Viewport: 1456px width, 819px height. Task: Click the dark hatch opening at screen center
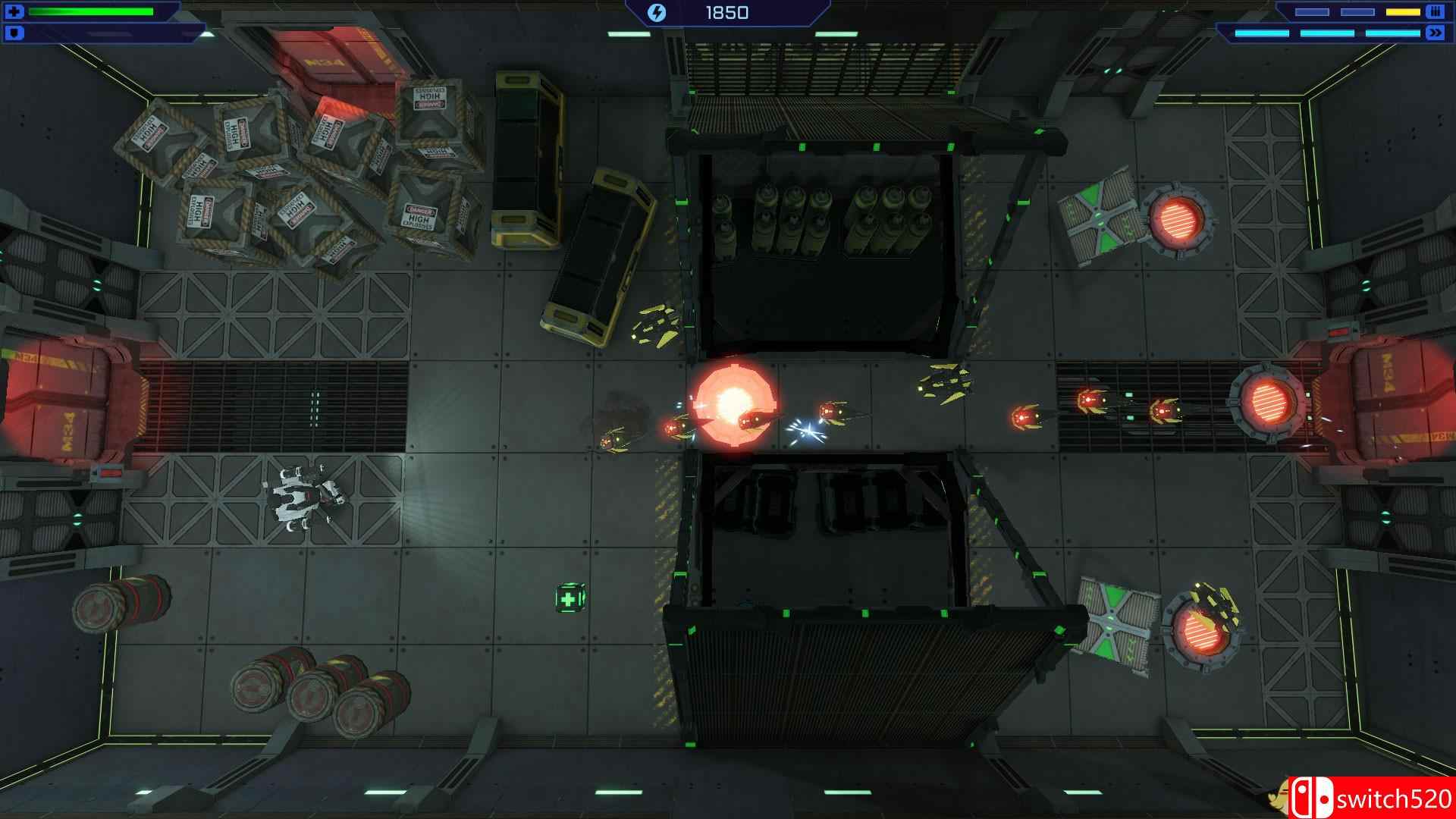tap(827, 250)
